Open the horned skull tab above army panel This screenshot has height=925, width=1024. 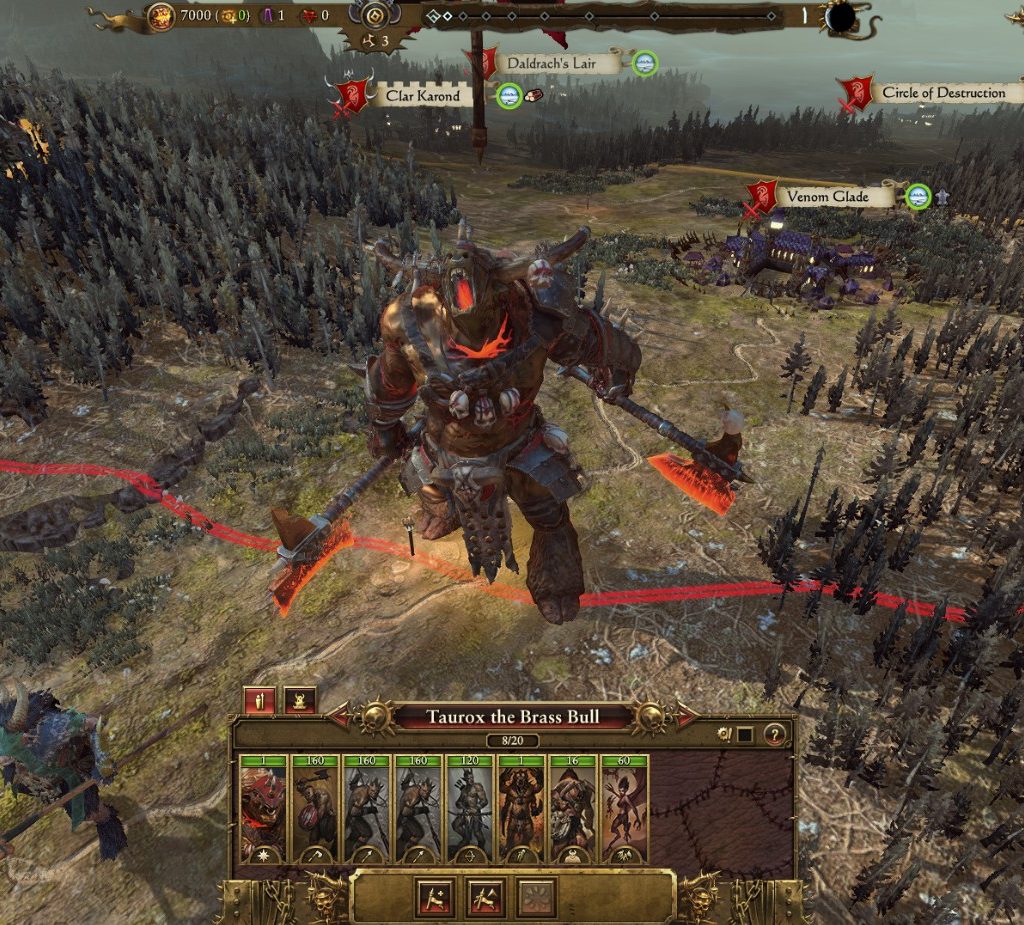coord(300,700)
